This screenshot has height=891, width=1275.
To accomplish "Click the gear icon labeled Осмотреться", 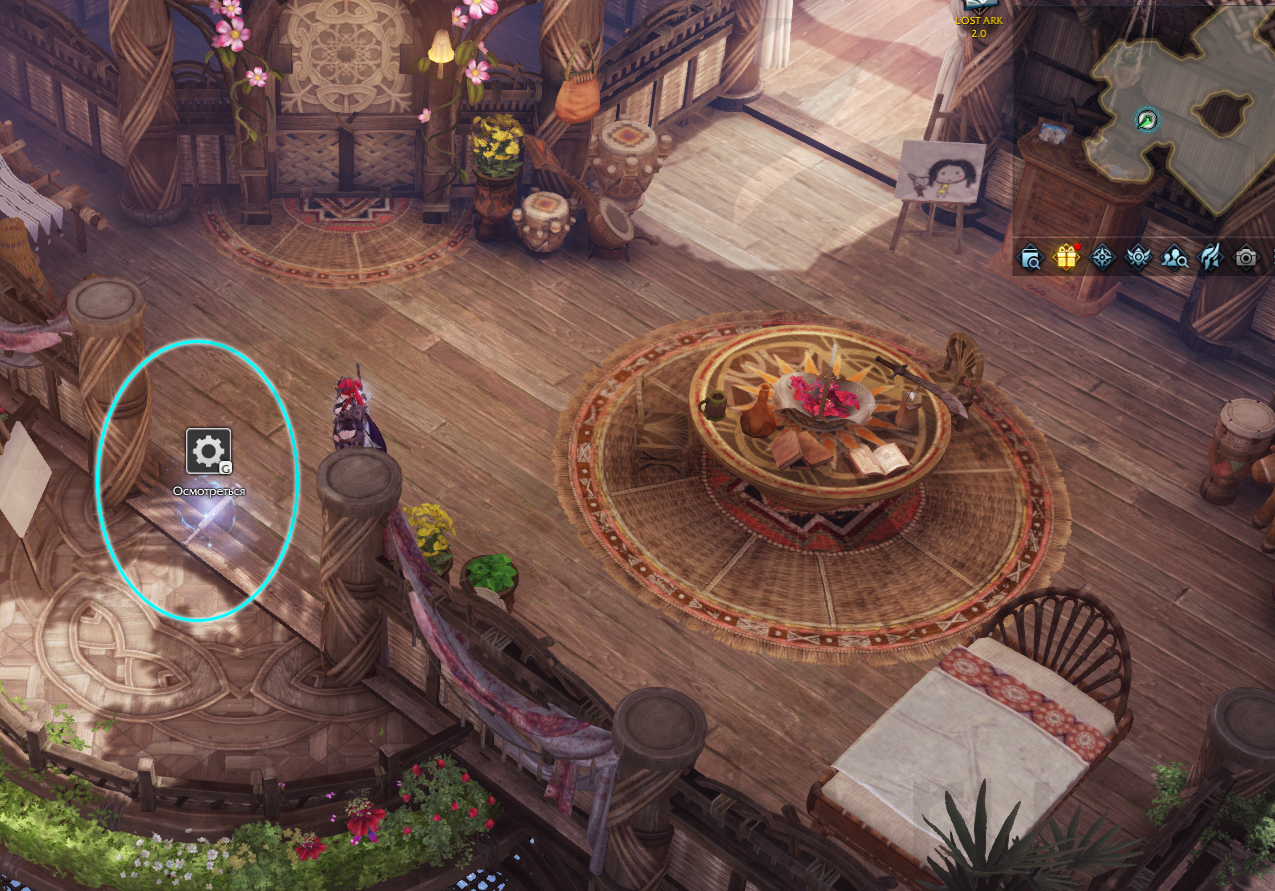I will click(x=208, y=451).
